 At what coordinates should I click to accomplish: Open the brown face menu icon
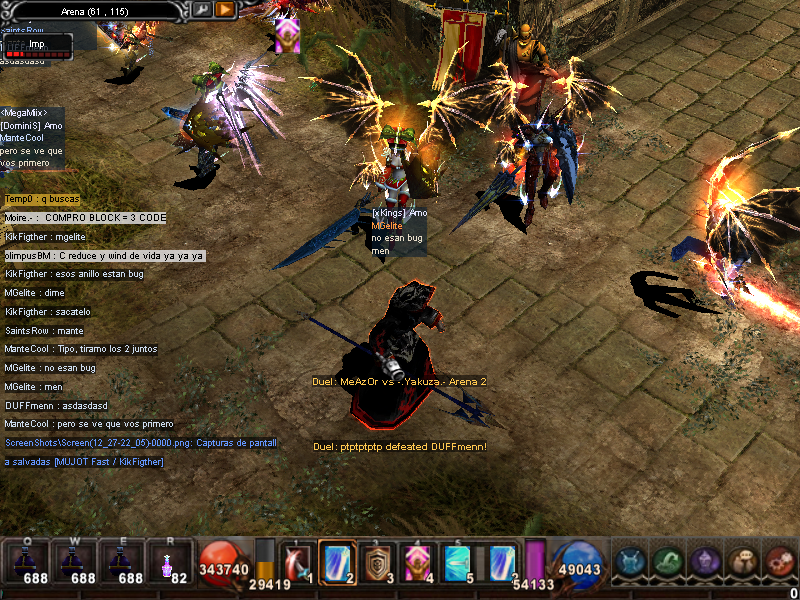pyautogui.click(x=741, y=563)
